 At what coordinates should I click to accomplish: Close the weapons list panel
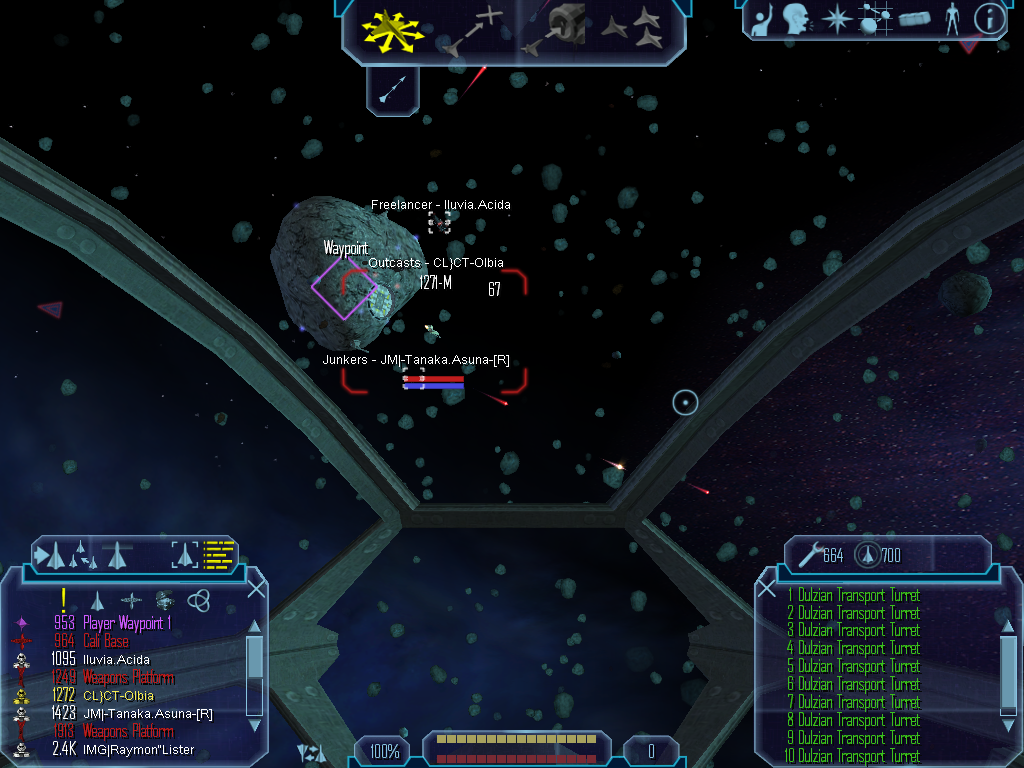coord(767,589)
